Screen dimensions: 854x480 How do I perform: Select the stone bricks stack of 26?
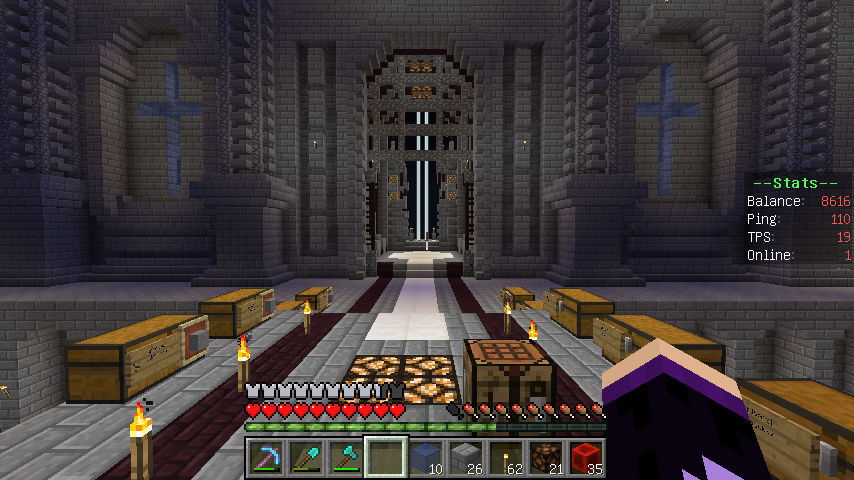[x=465, y=457]
